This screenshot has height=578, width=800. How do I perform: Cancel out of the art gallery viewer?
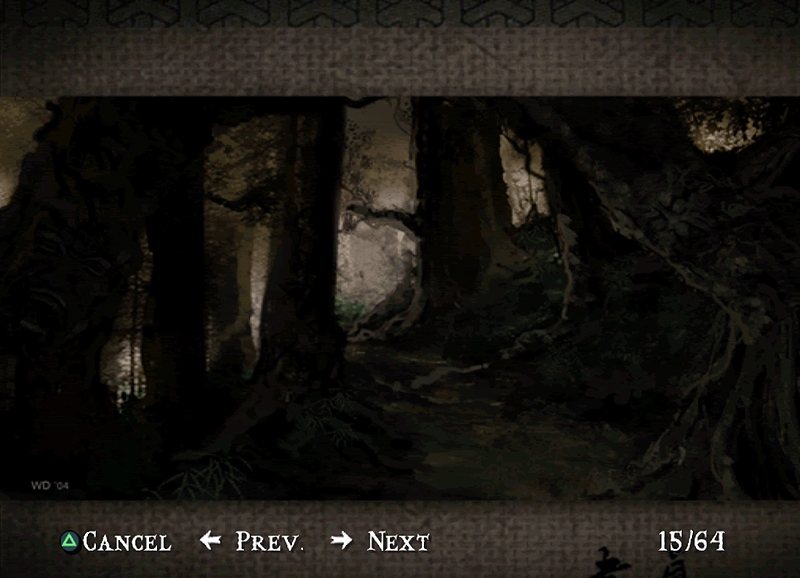coord(115,542)
